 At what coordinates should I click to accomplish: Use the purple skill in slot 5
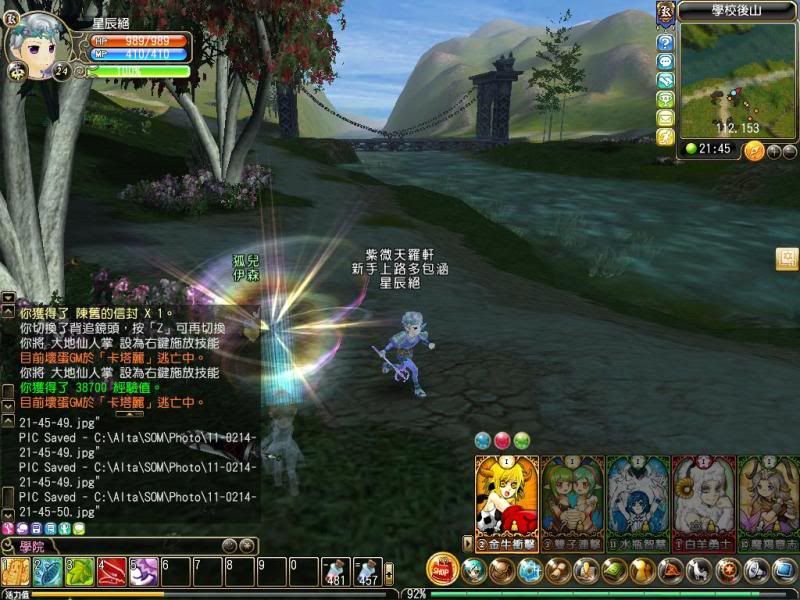coord(143,572)
